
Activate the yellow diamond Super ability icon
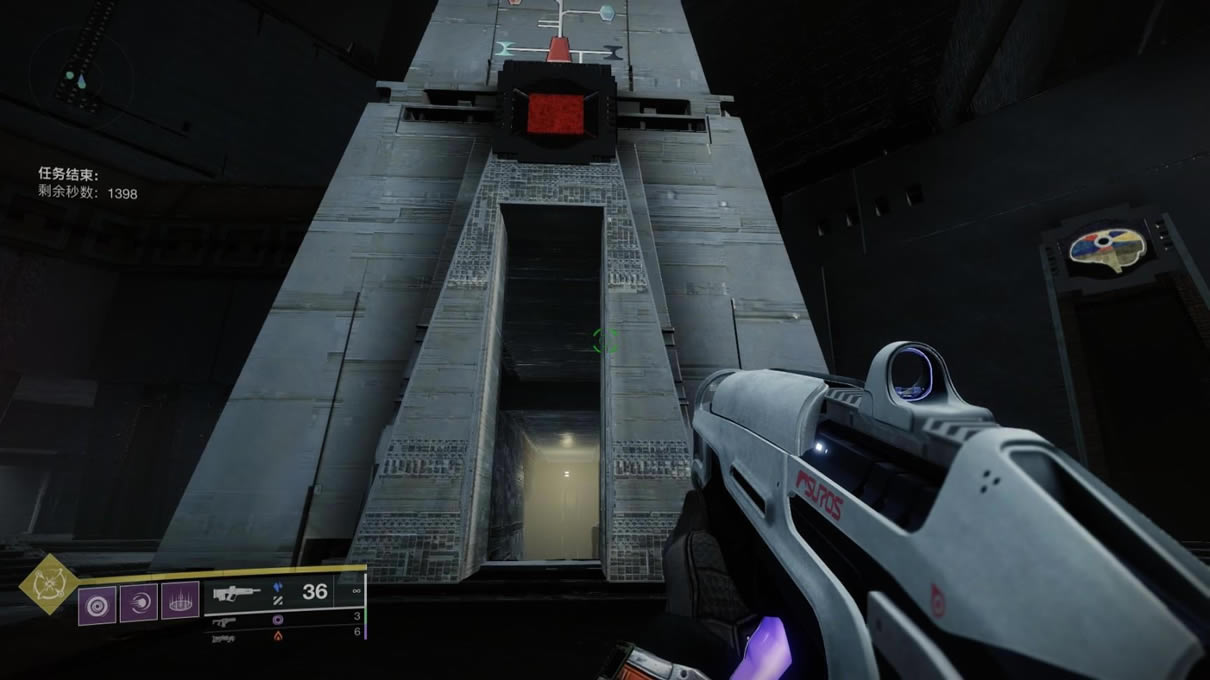(50, 584)
